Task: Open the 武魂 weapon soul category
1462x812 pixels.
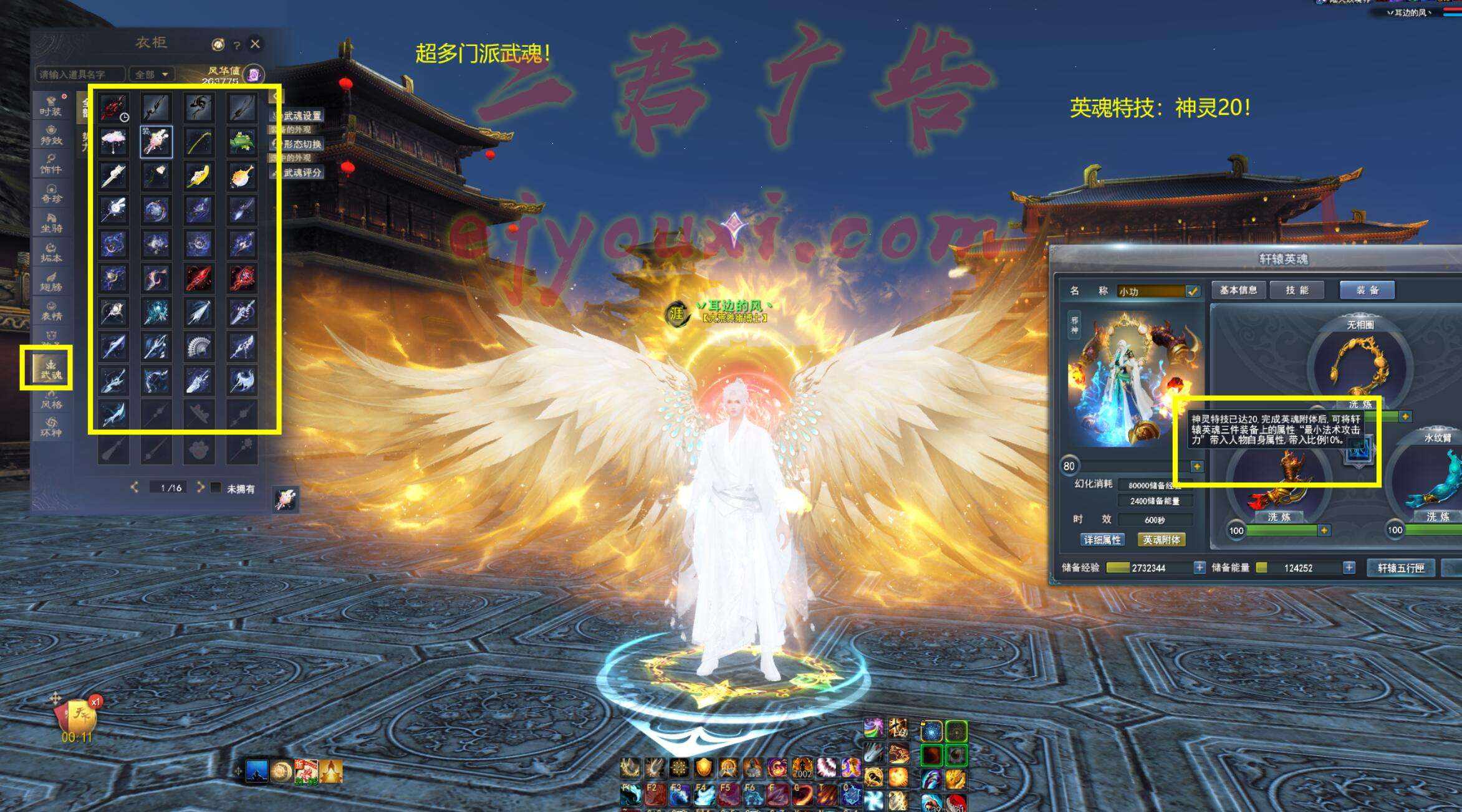Action: click(x=50, y=369)
